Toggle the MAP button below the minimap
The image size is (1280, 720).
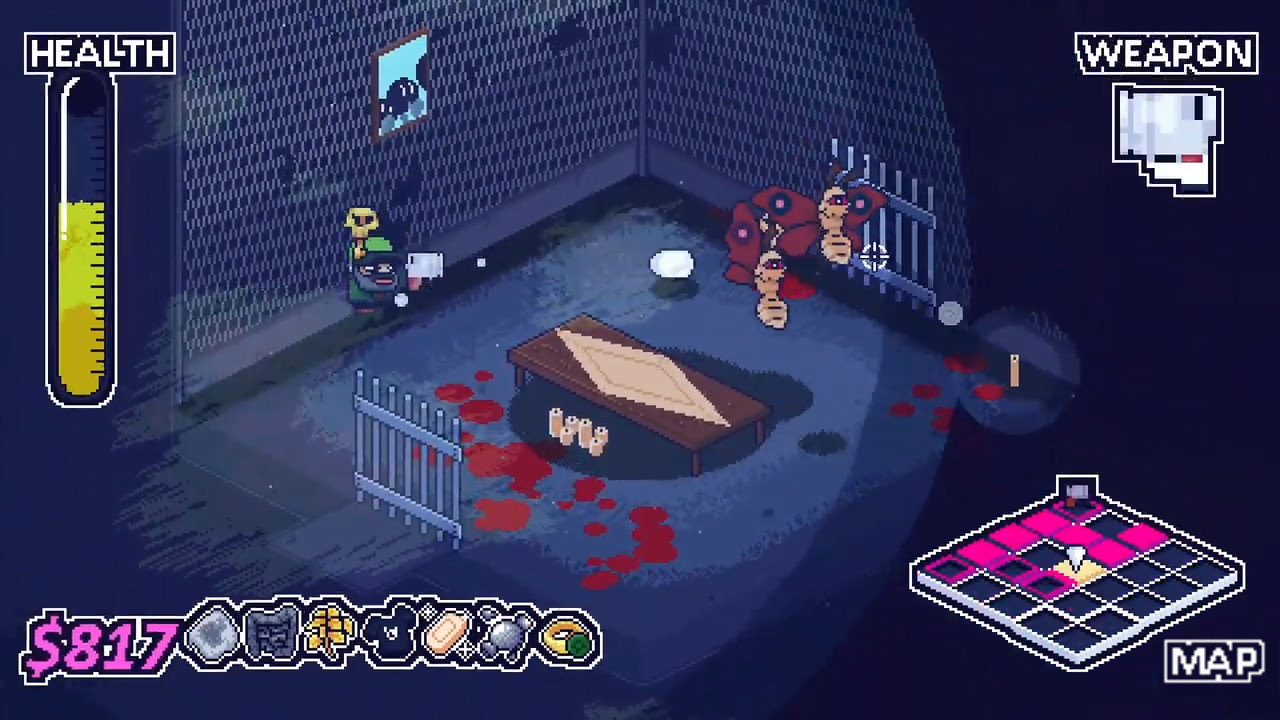[1213, 660]
